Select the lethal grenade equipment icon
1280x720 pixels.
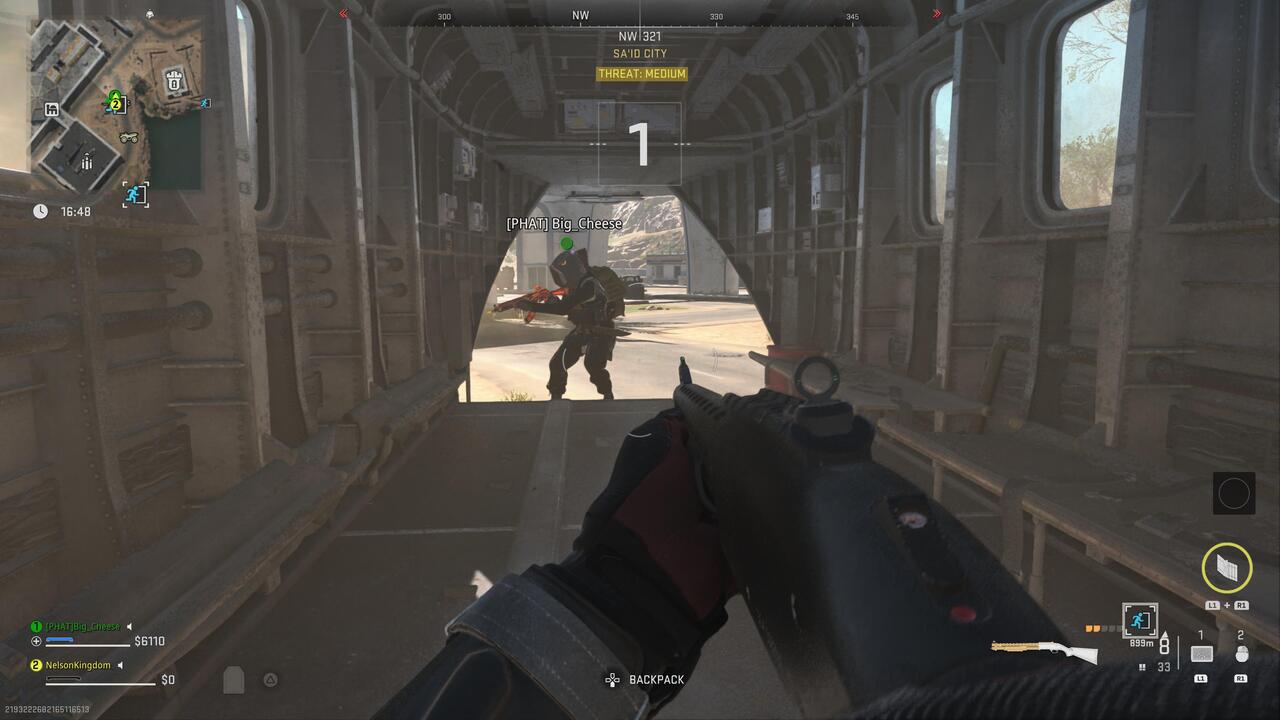(1203, 654)
